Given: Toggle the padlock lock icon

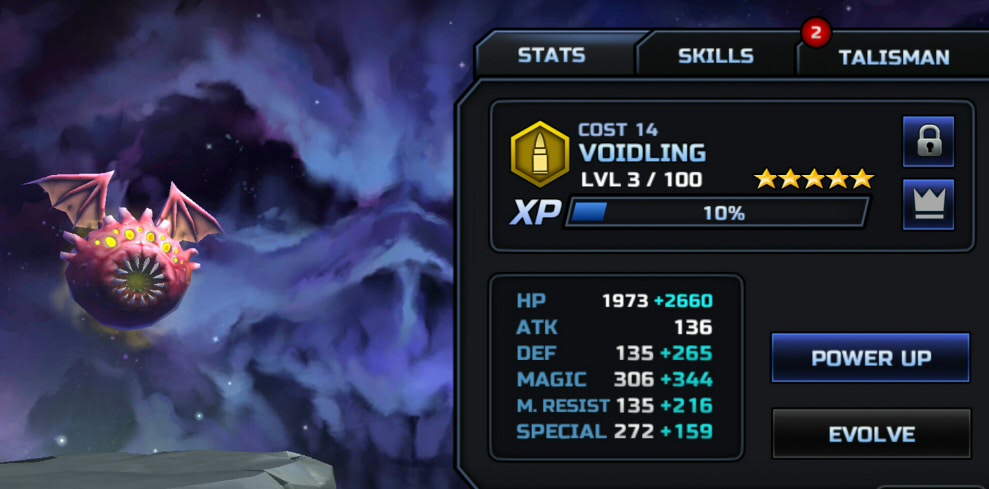Looking at the screenshot, I should click(928, 143).
